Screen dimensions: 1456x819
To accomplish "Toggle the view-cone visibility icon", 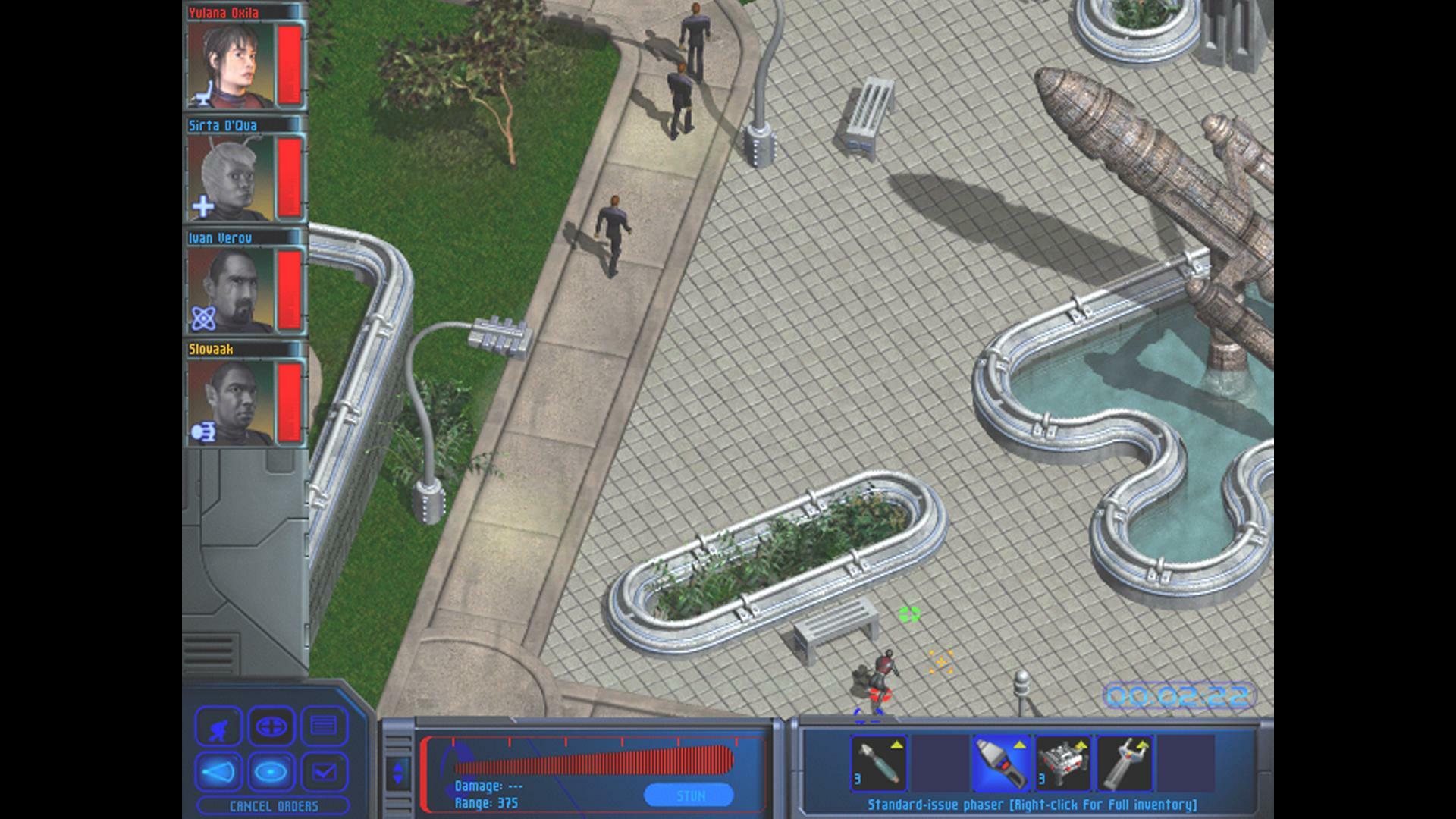I will pos(219,773).
